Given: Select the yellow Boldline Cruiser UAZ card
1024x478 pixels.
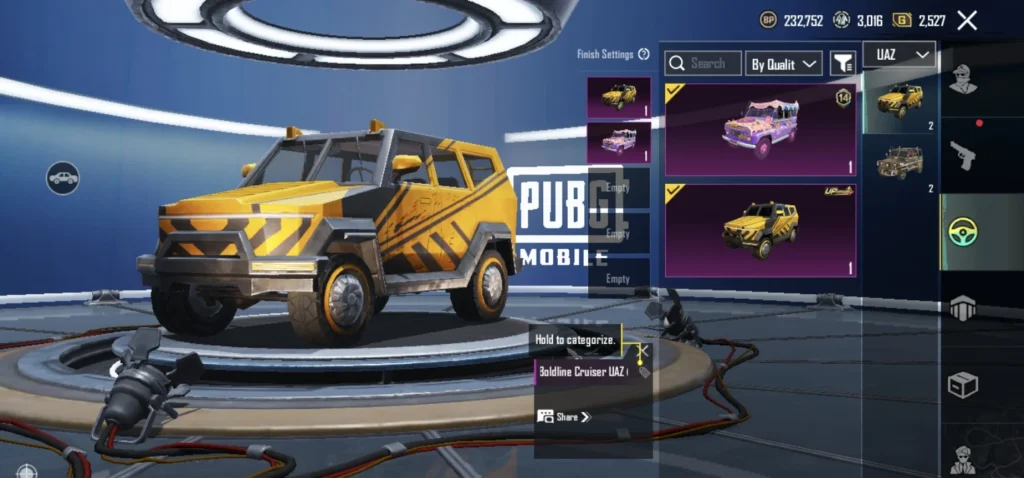Looking at the screenshot, I should click(x=760, y=230).
